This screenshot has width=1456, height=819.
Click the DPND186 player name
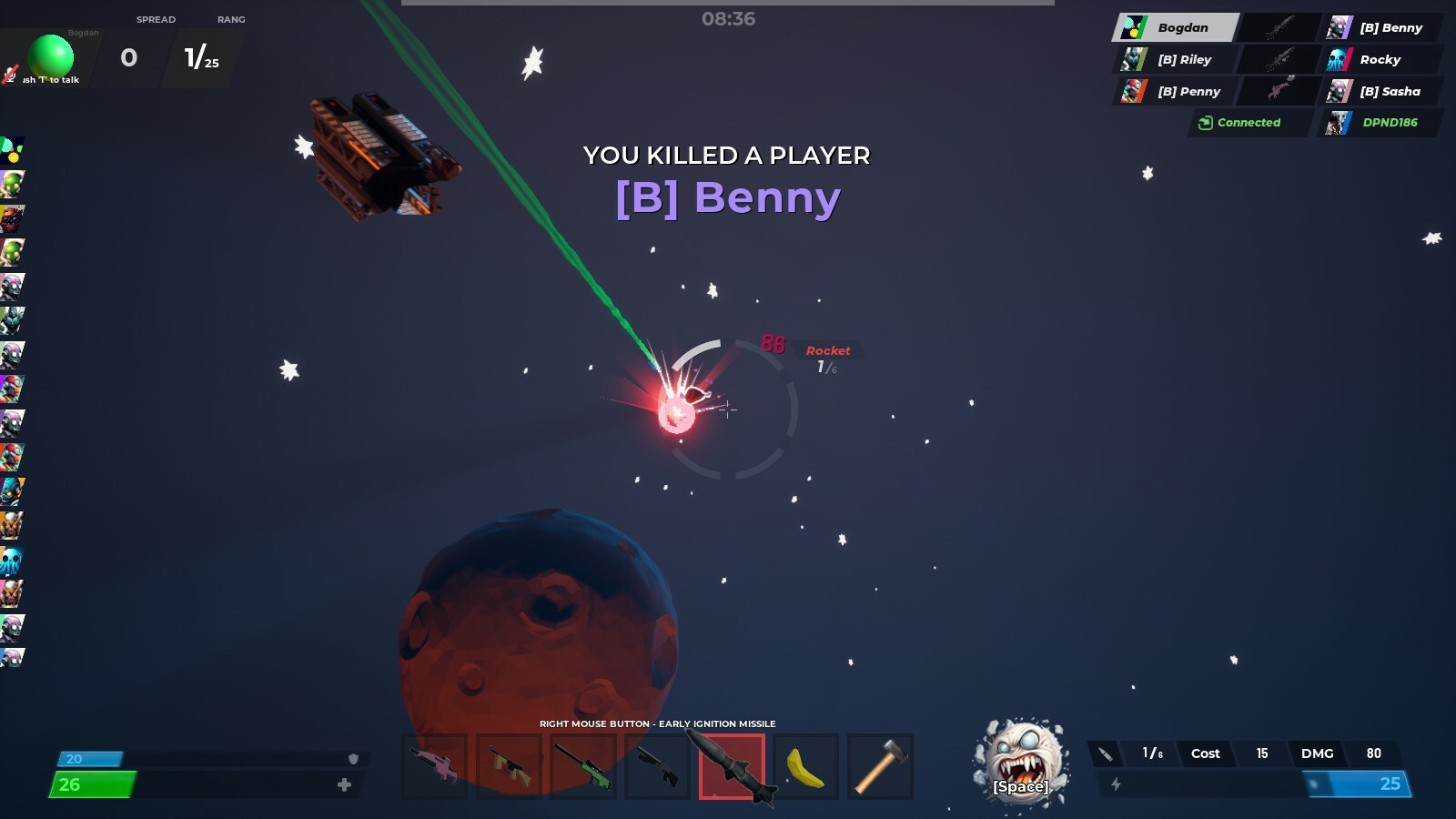(x=1390, y=123)
